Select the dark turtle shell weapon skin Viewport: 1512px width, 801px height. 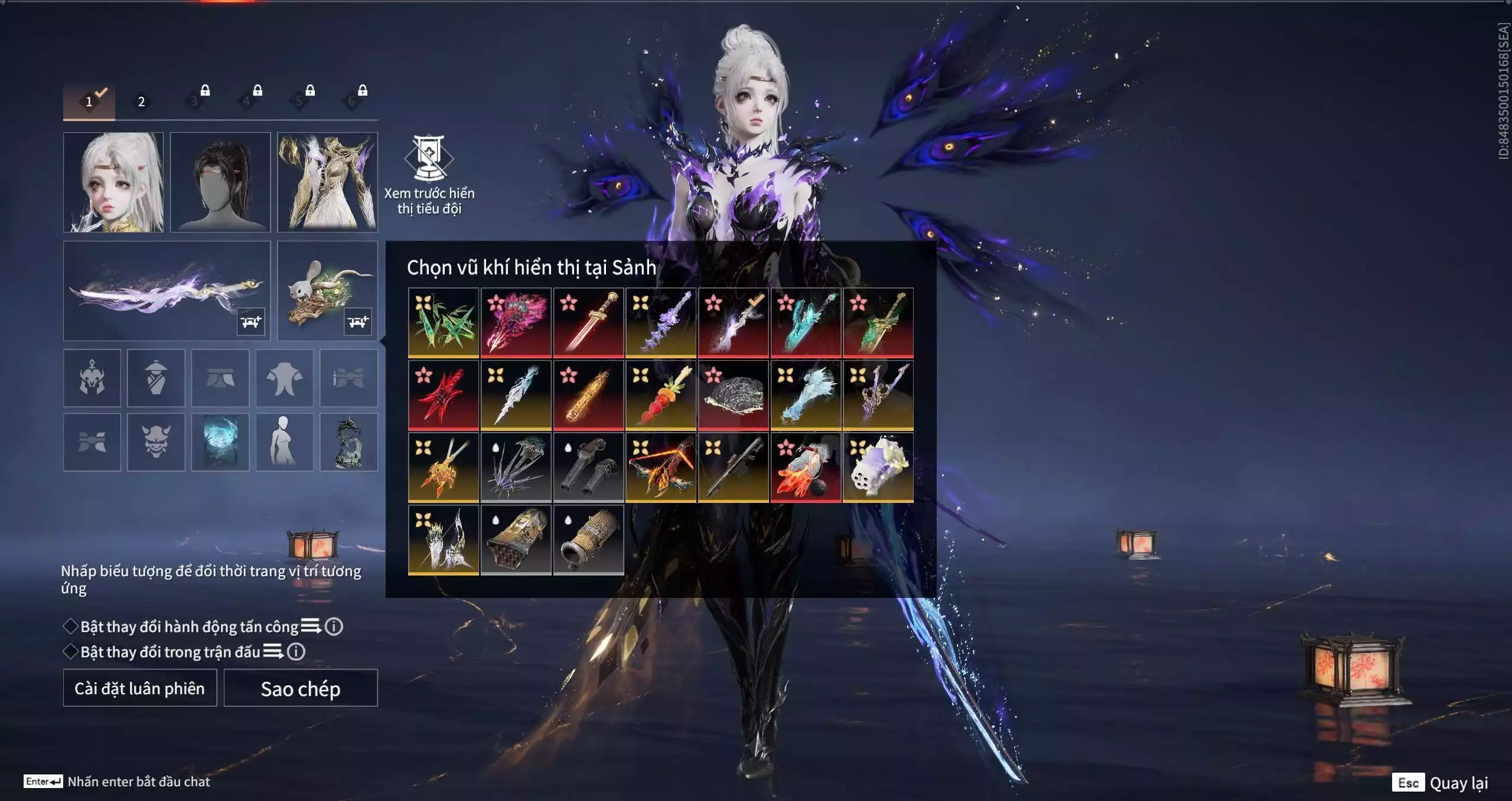point(733,395)
